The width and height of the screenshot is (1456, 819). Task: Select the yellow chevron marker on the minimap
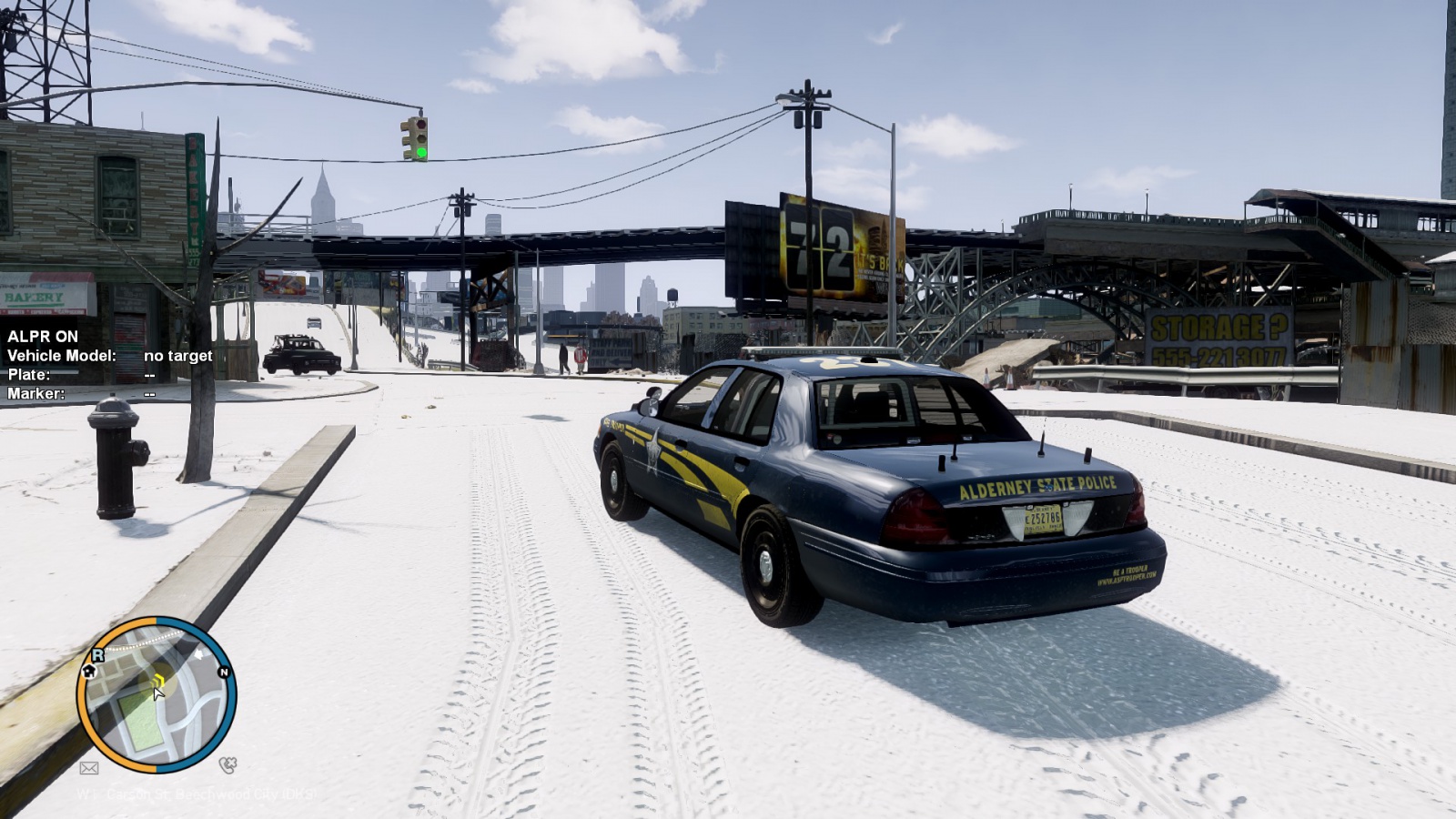point(158,679)
